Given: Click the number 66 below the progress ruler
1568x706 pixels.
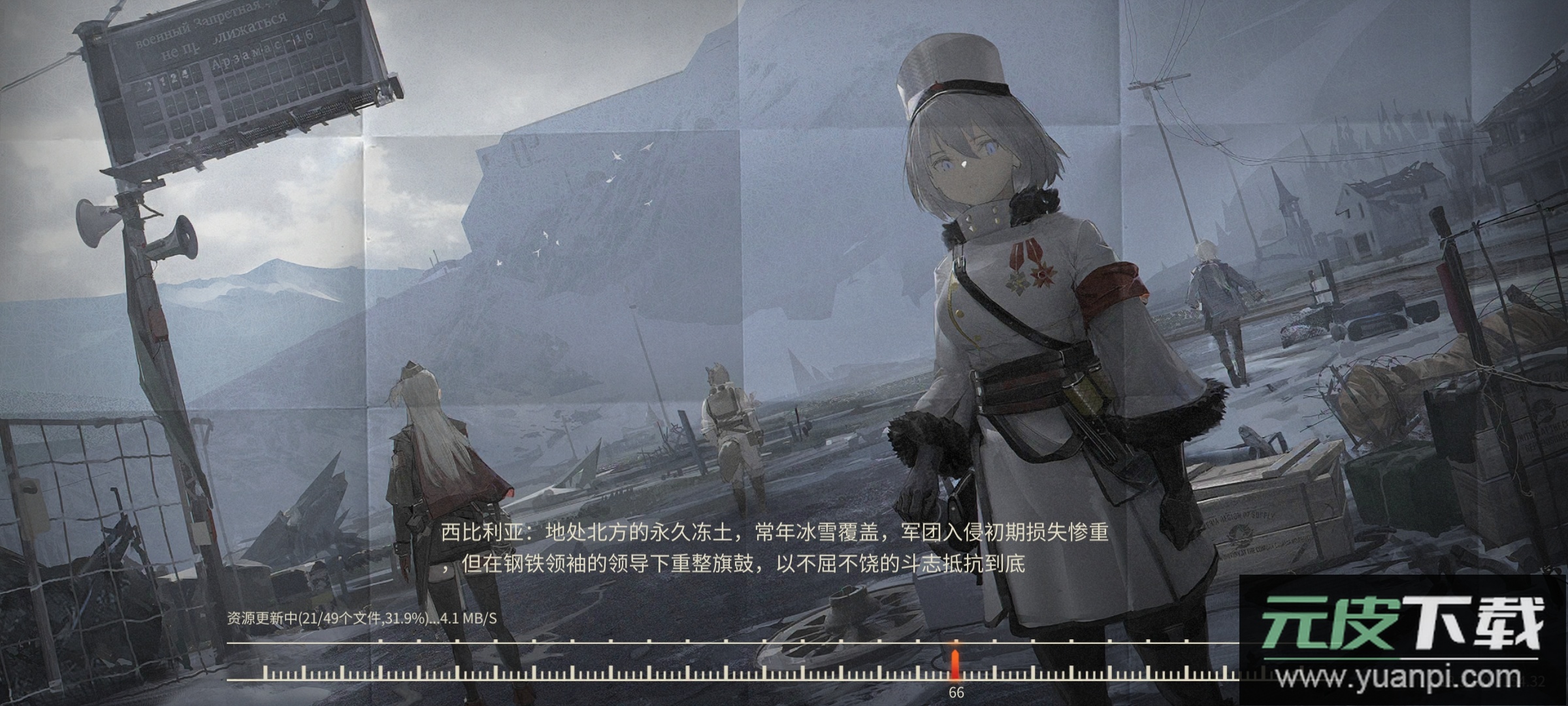Looking at the screenshot, I should tap(957, 691).
